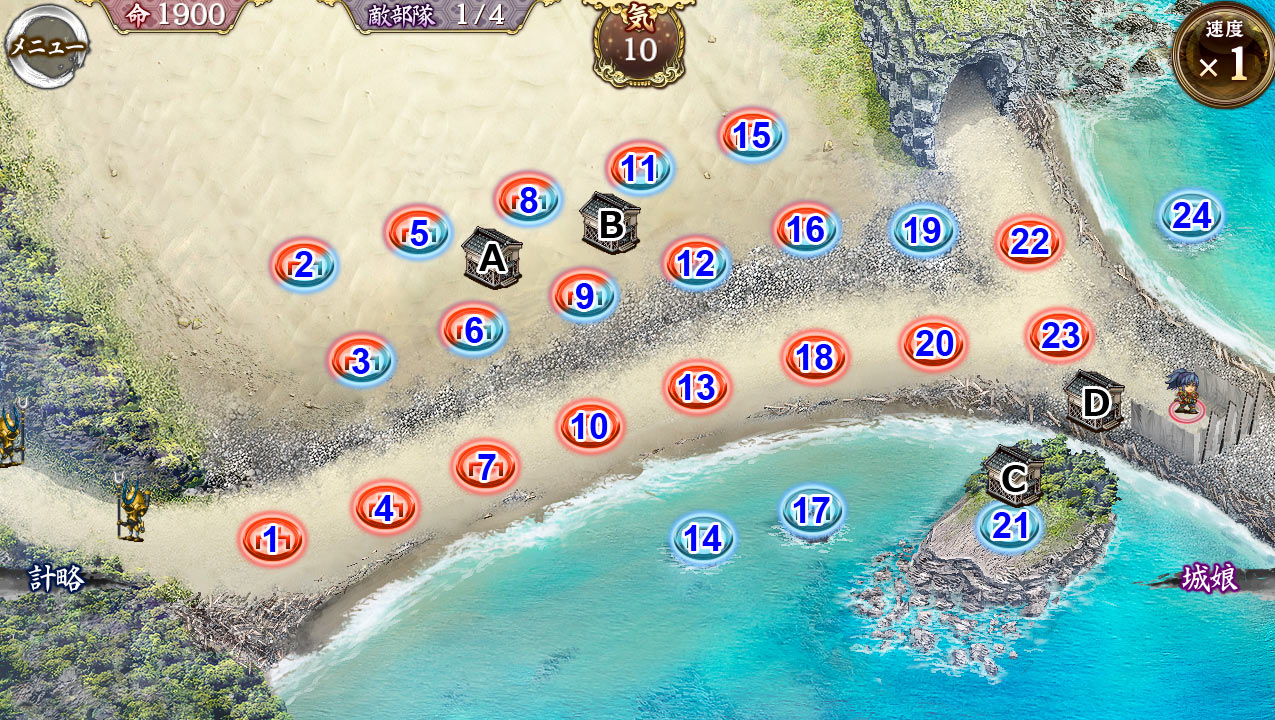Screen dimensions: 1275x720
Task: Open the メニュー menu button
Action: pos(47,46)
